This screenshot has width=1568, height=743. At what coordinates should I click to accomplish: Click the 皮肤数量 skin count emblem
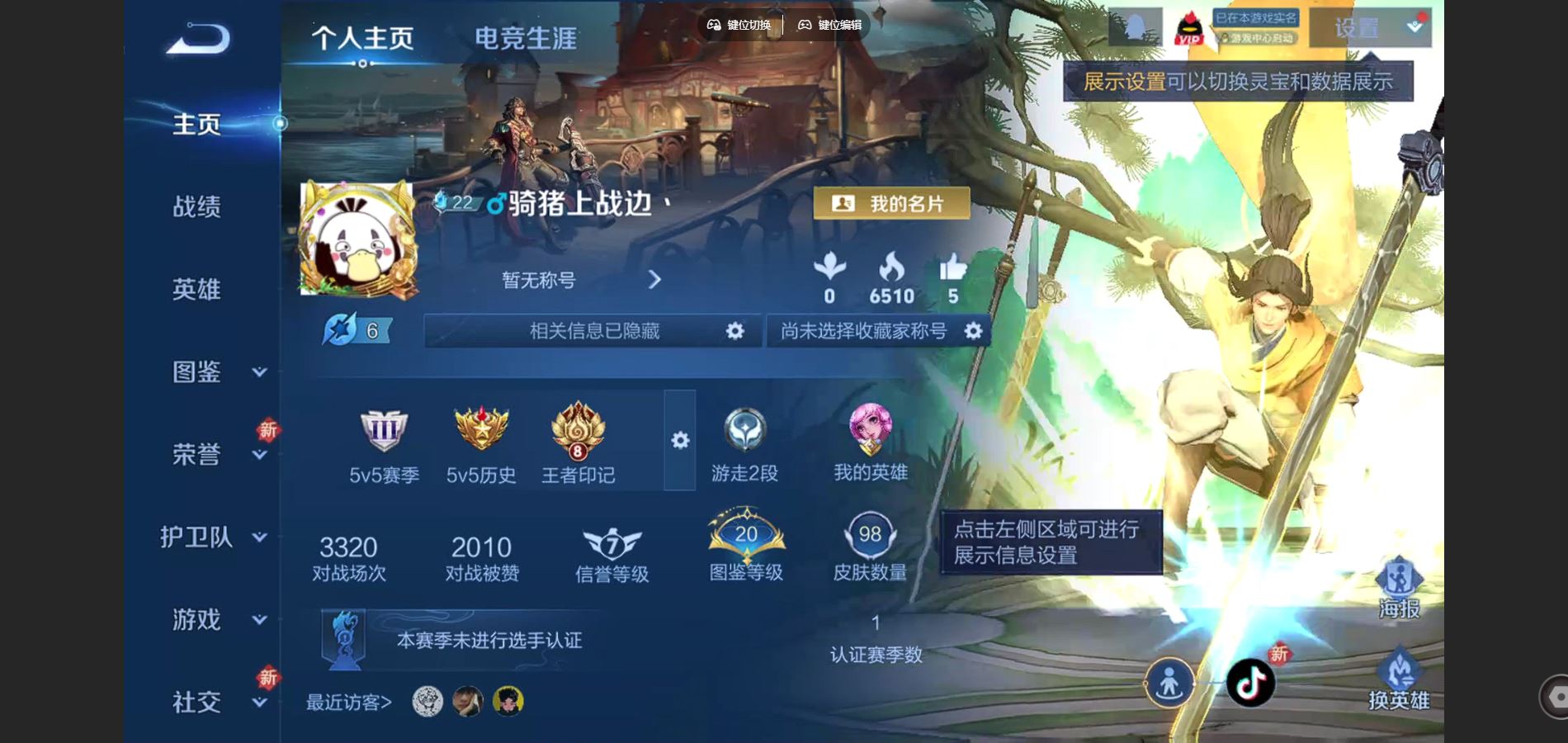(869, 535)
